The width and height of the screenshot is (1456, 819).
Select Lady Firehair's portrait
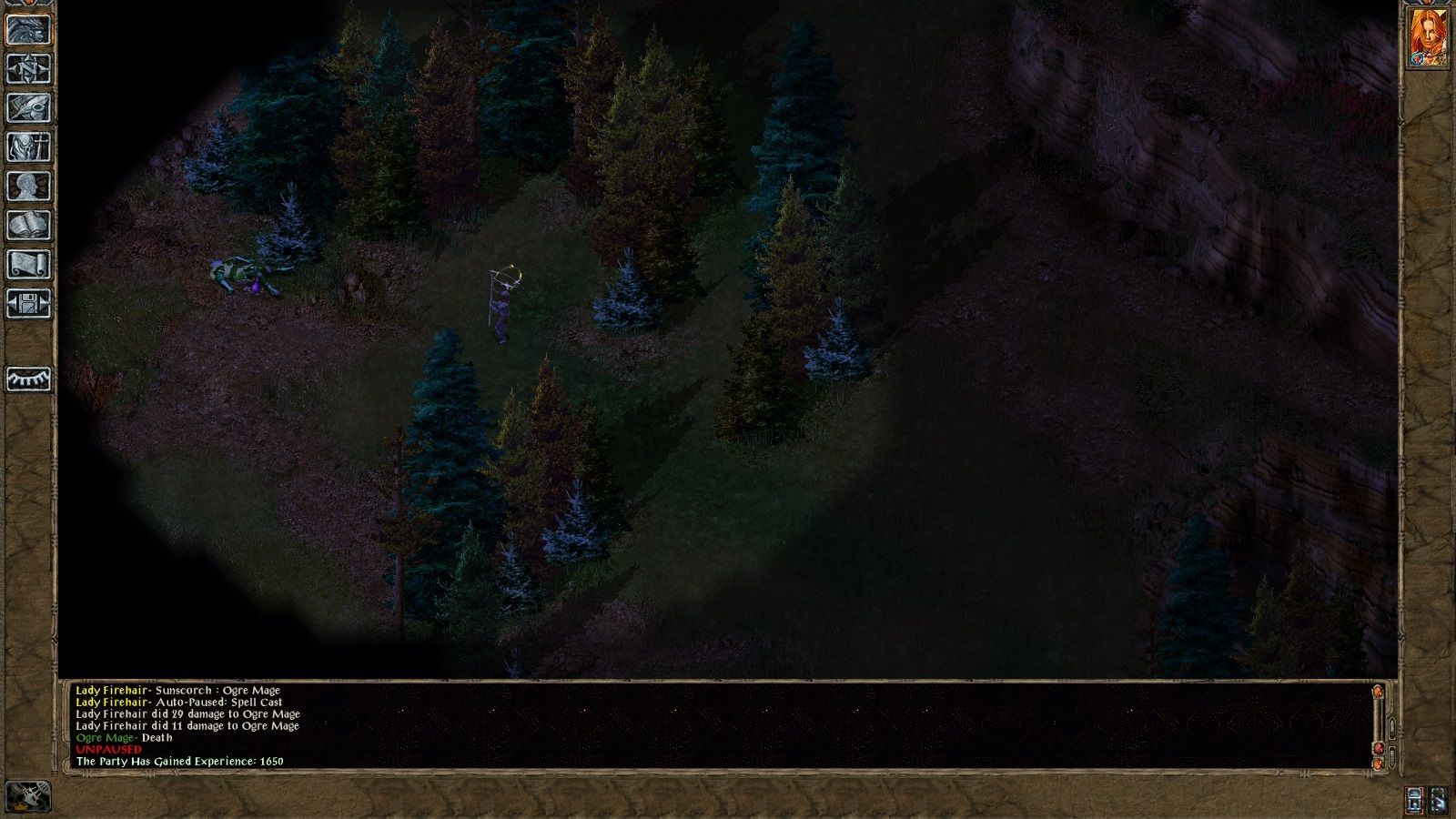tap(1426, 38)
